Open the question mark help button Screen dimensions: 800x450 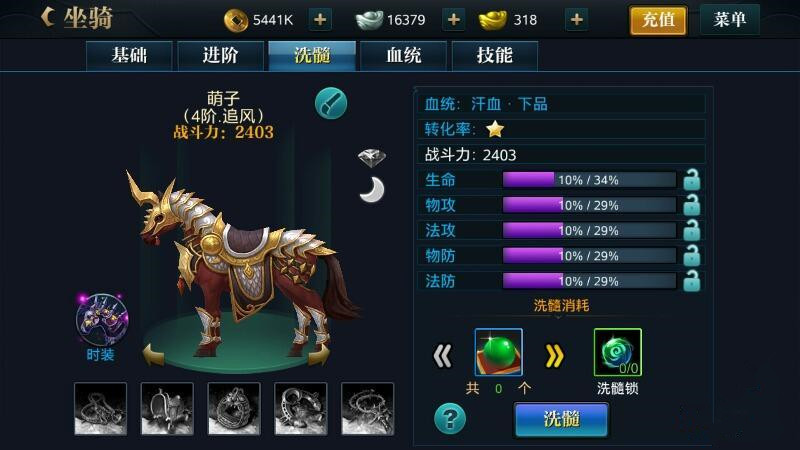(x=450, y=418)
